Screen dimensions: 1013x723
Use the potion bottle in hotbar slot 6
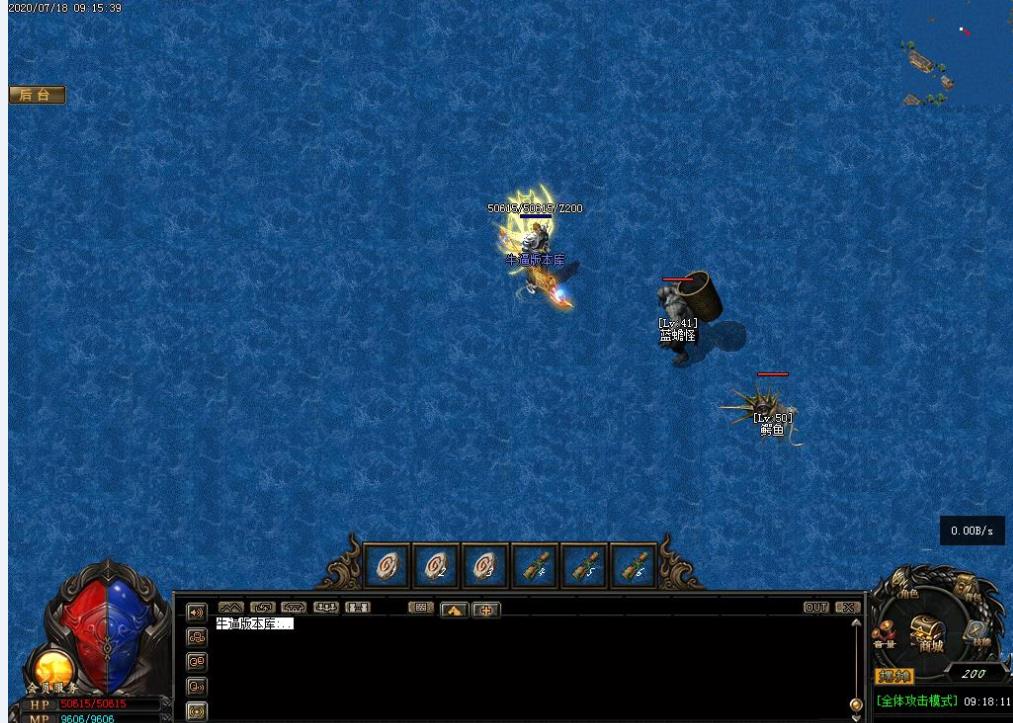634,567
